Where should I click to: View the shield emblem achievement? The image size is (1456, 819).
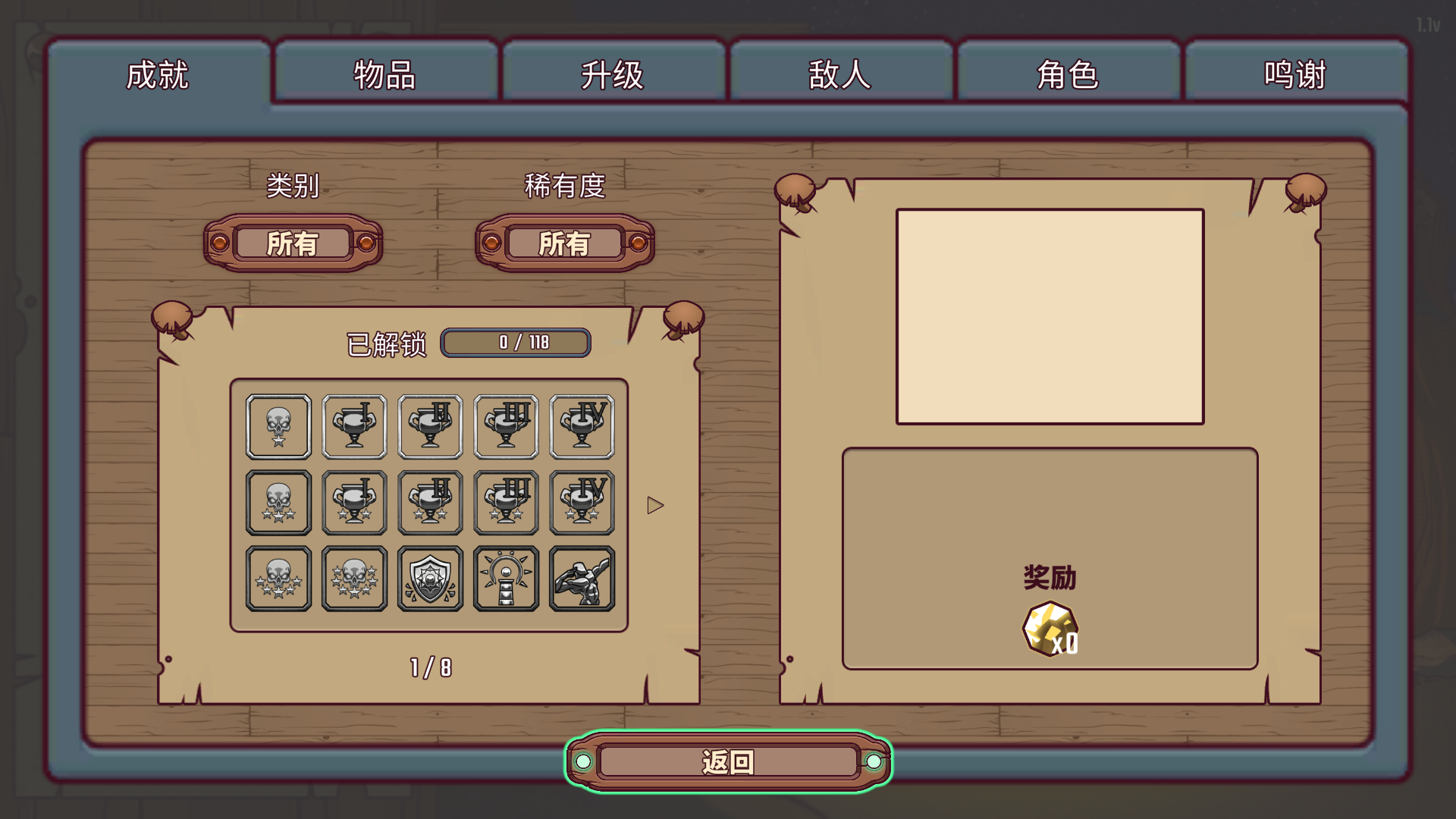[430, 578]
